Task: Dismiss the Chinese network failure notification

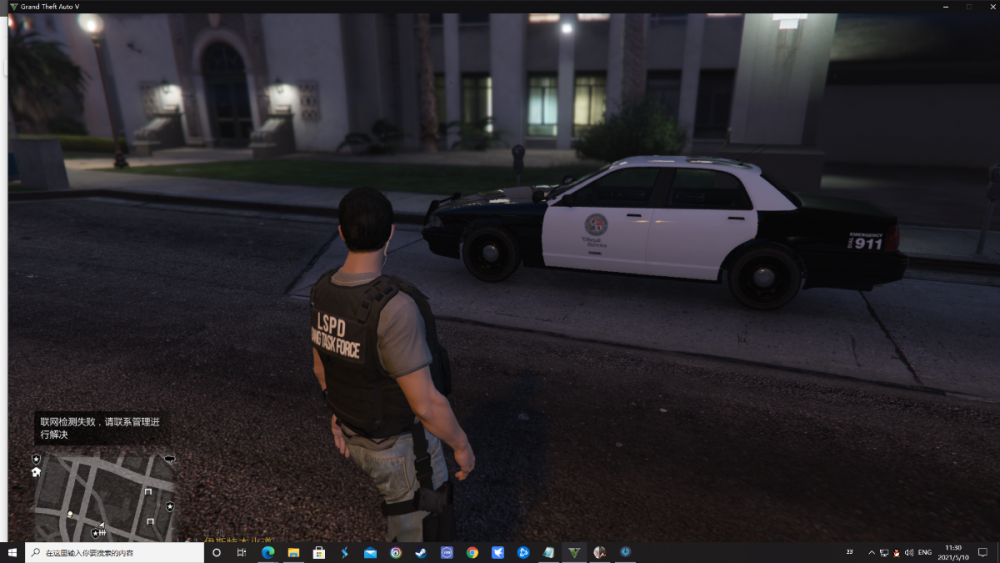Action: [96, 428]
